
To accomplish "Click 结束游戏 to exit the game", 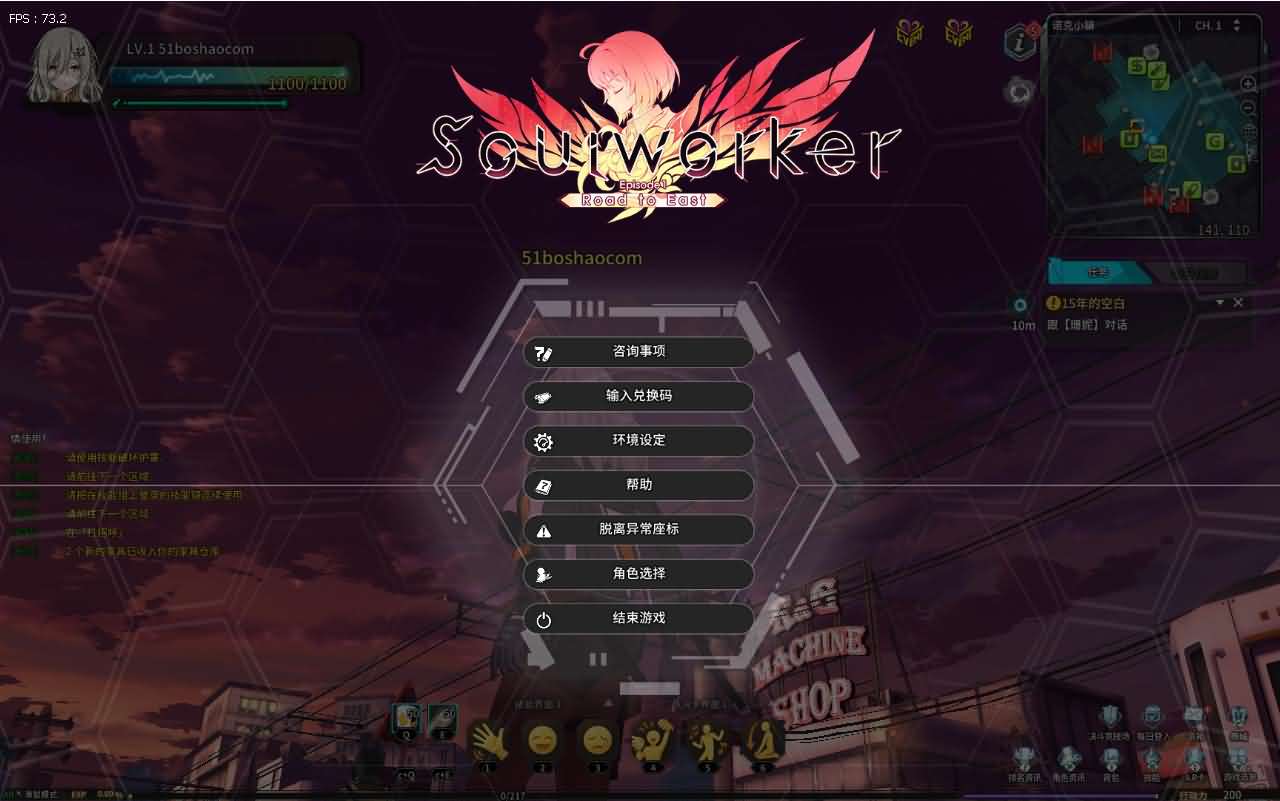I will coord(638,619).
